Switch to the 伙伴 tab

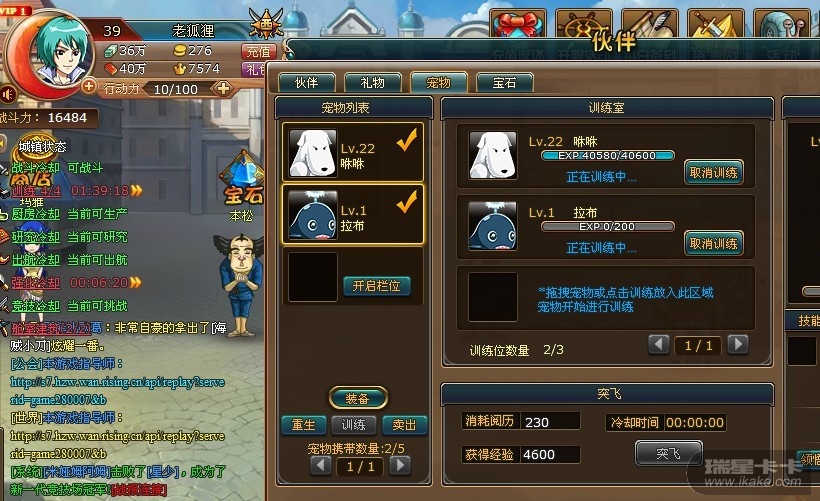(305, 82)
